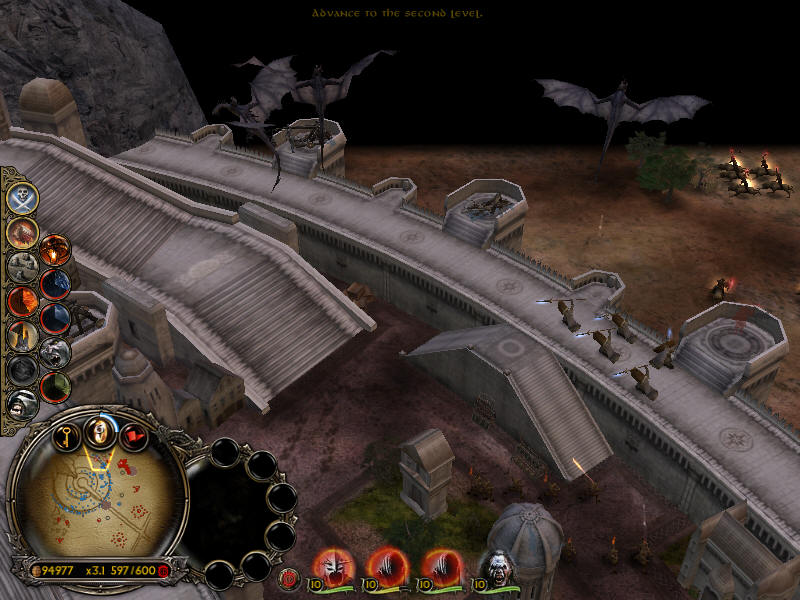Activate the stone ruins power icon
Screen dimensions: 800x600
(x=22, y=266)
